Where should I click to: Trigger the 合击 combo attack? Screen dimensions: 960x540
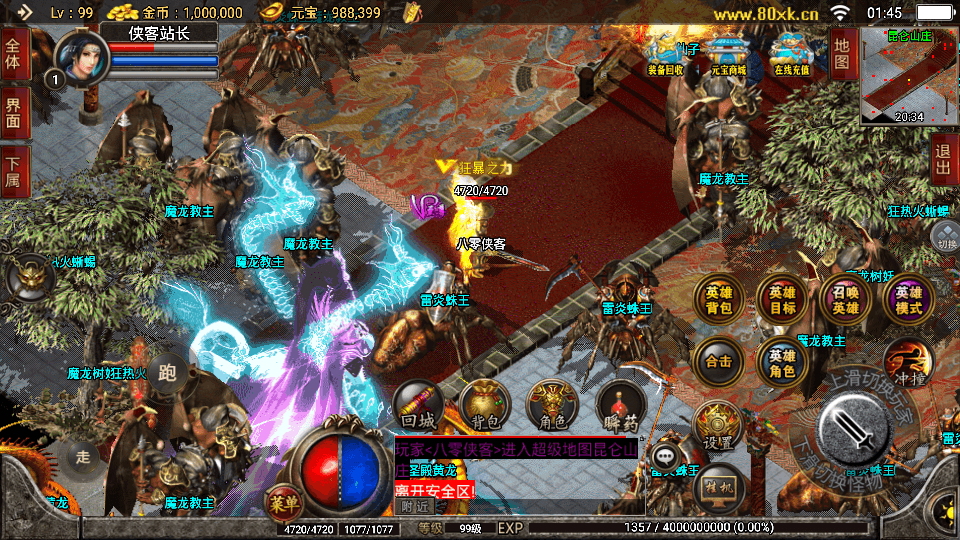[718, 362]
